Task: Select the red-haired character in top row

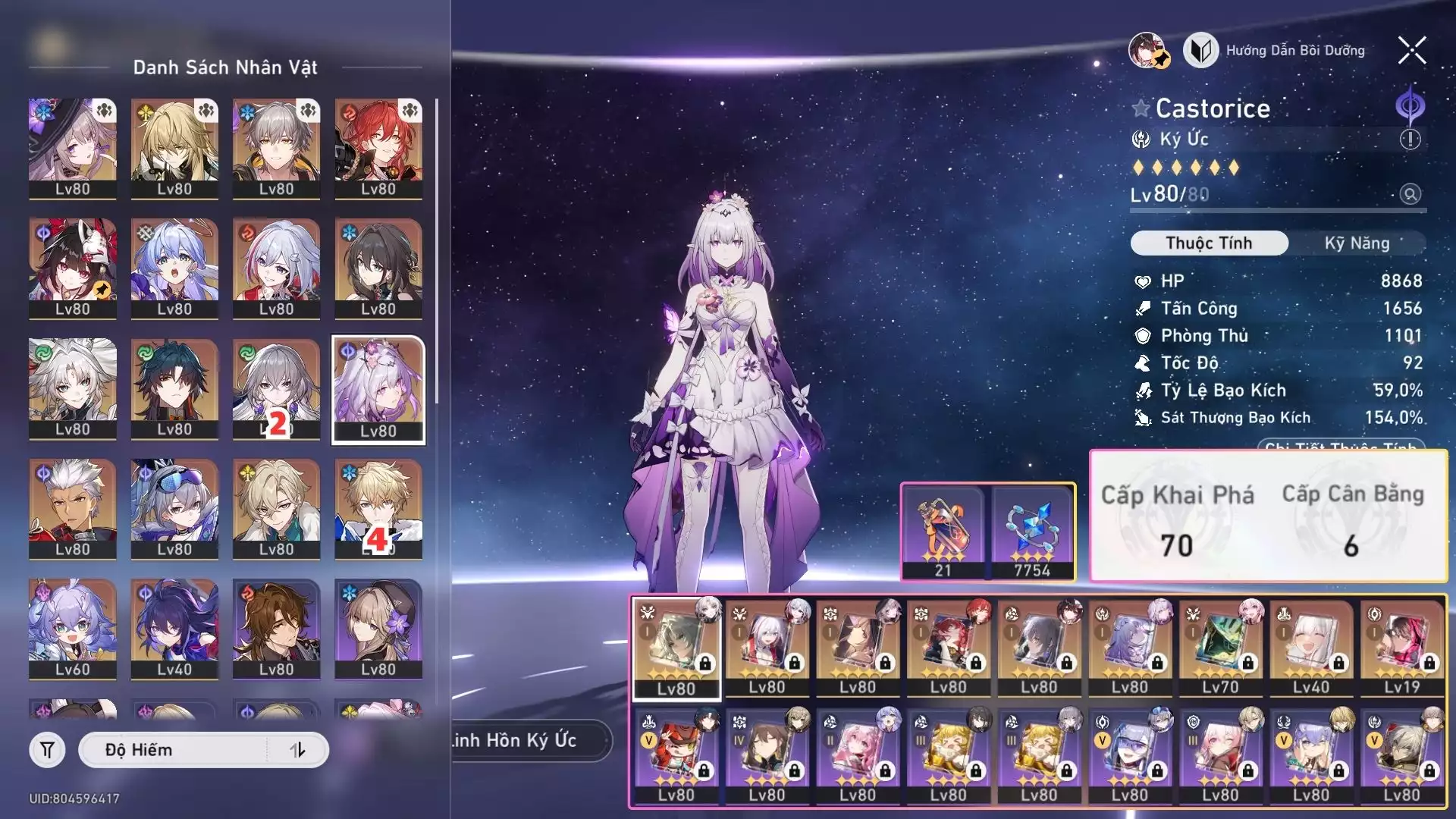Action: point(378,148)
